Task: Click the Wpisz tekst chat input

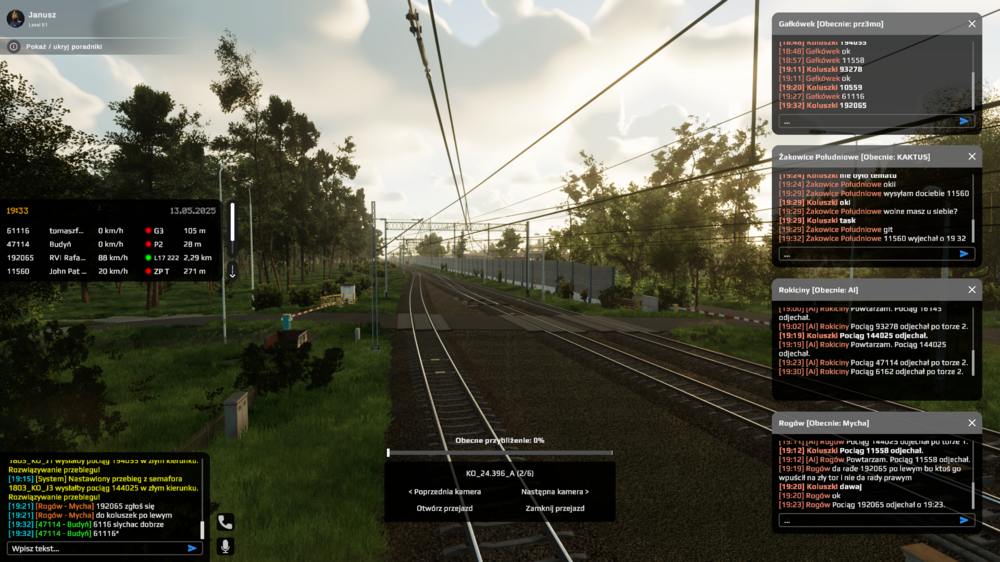Action: pyautogui.click(x=95, y=548)
